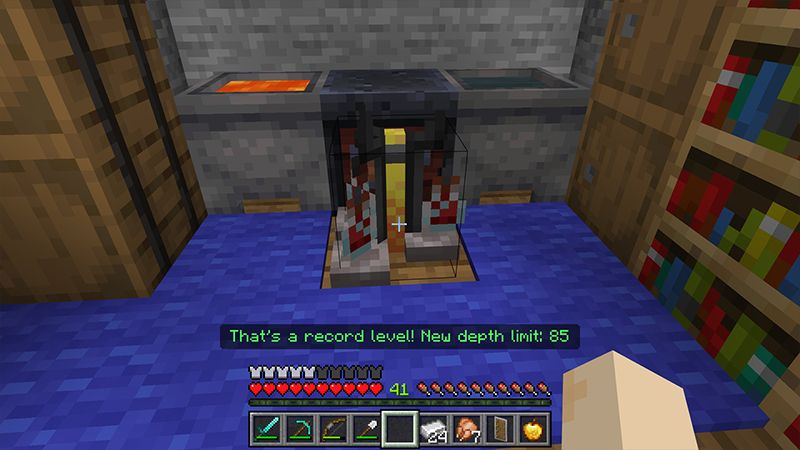
Task: Select the iron ingot stack of 24
Action: pos(435,429)
